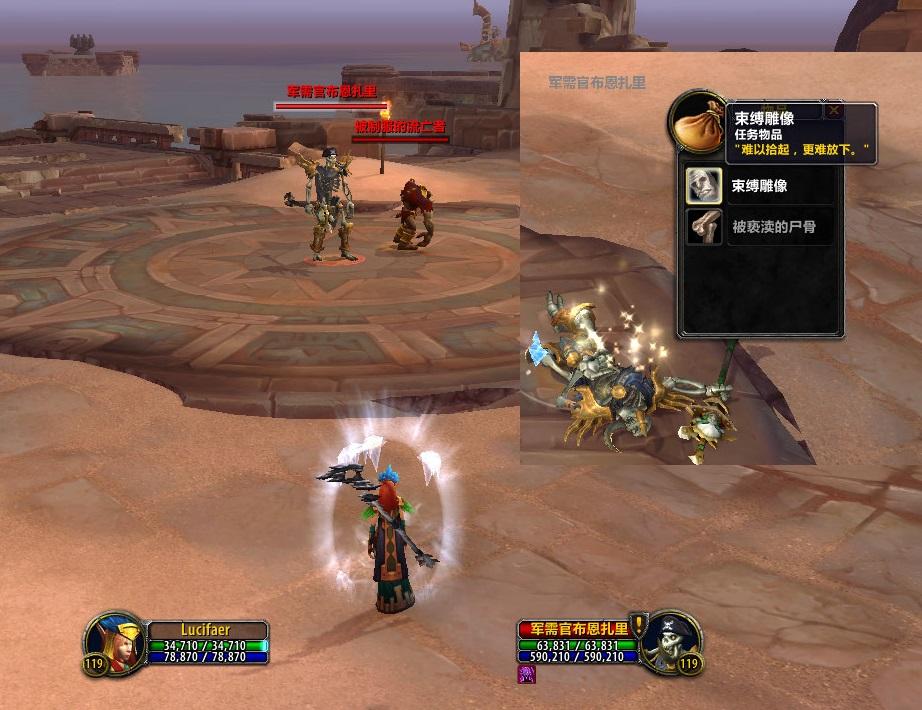Click the 军需官布恩扎里 target name bar
The height and width of the screenshot is (710, 922).
574,629
